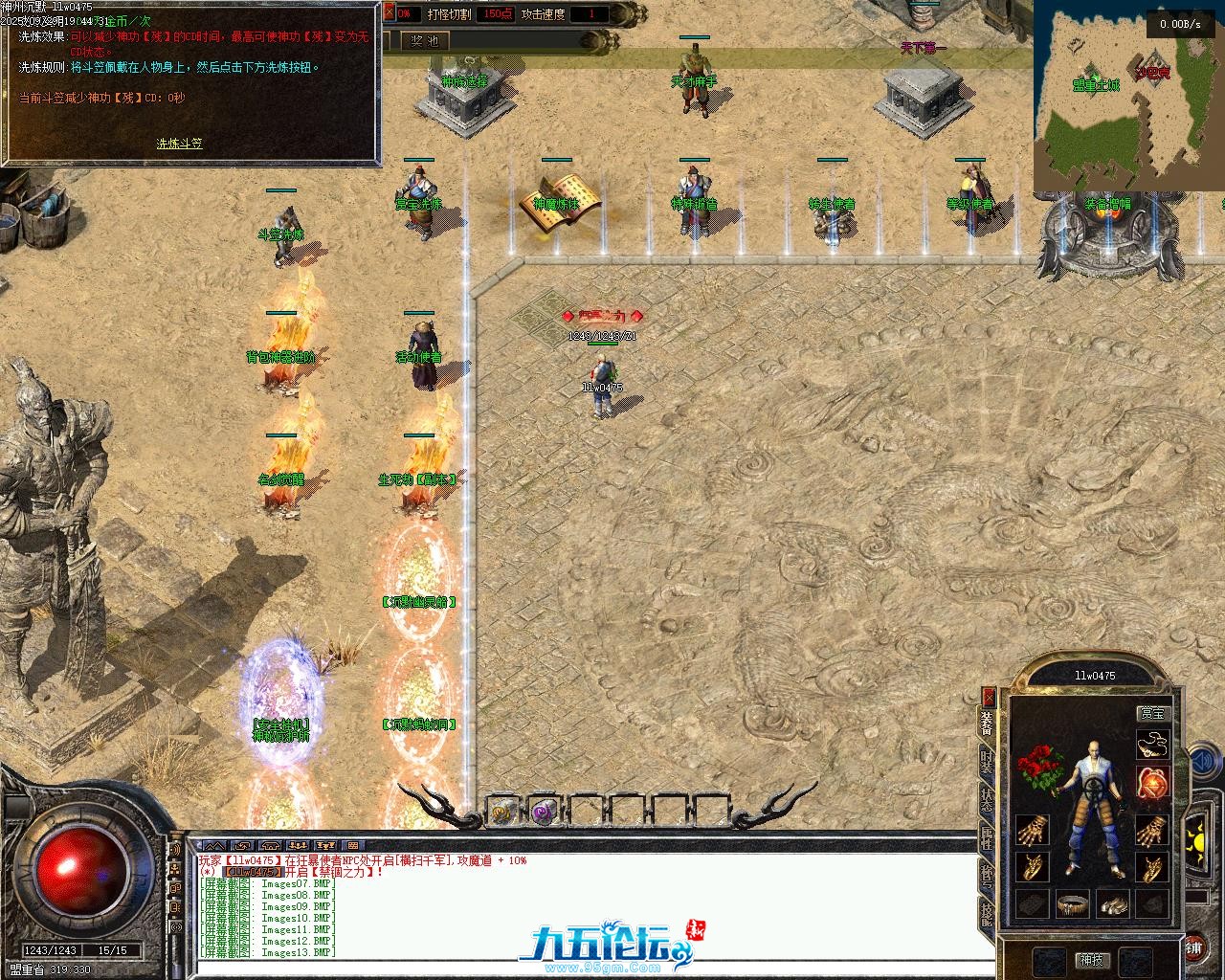
Task: Use the golden item in the first hotbar slot
Action: [501, 812]
